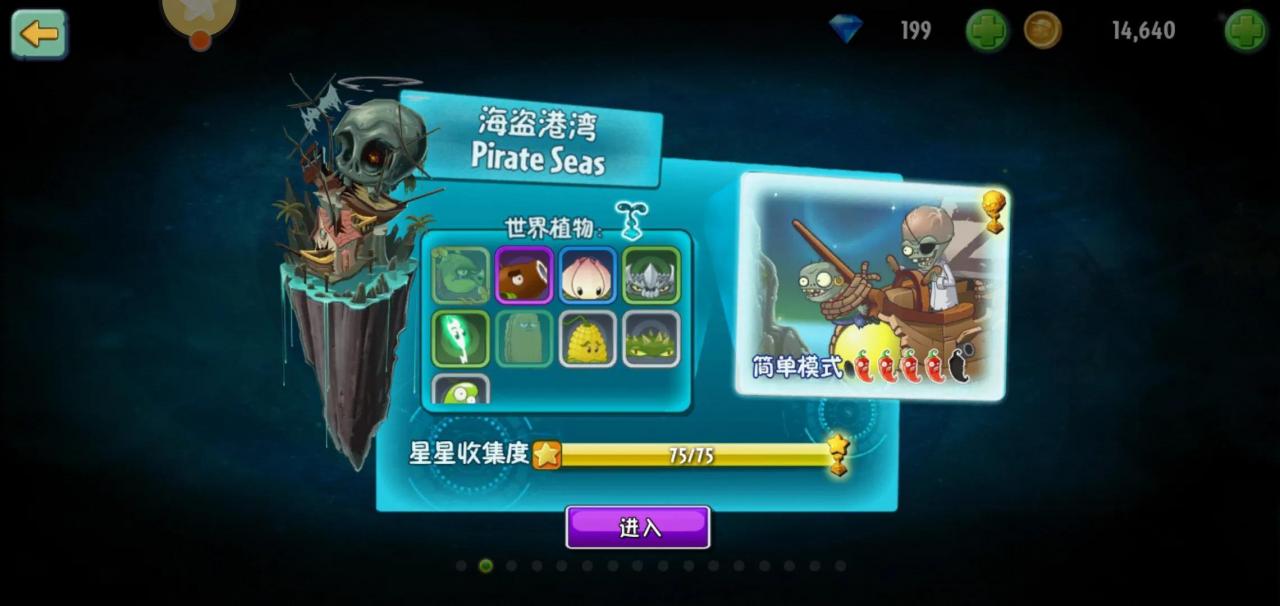Viewport: 1280px width, 606px height.
Task: Choose the faded green Tall-nut icon
Action: coord(524,338)
